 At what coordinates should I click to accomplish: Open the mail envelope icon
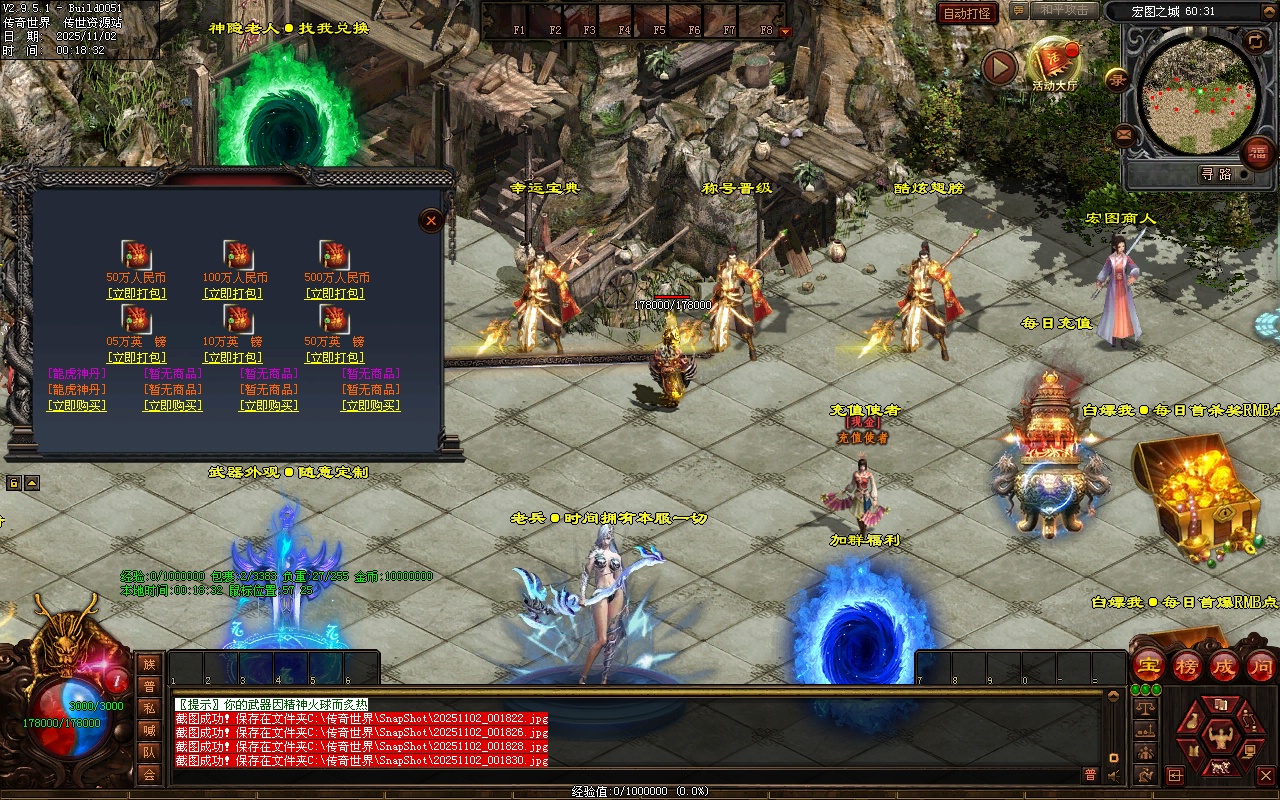(x=1124, y=134)
